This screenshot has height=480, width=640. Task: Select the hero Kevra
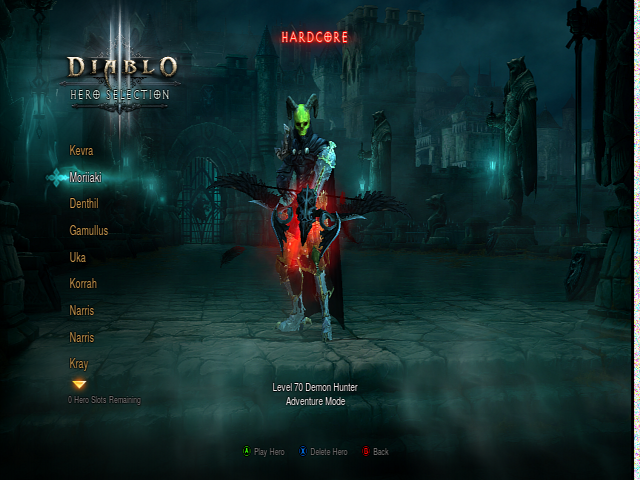[82, 150]
